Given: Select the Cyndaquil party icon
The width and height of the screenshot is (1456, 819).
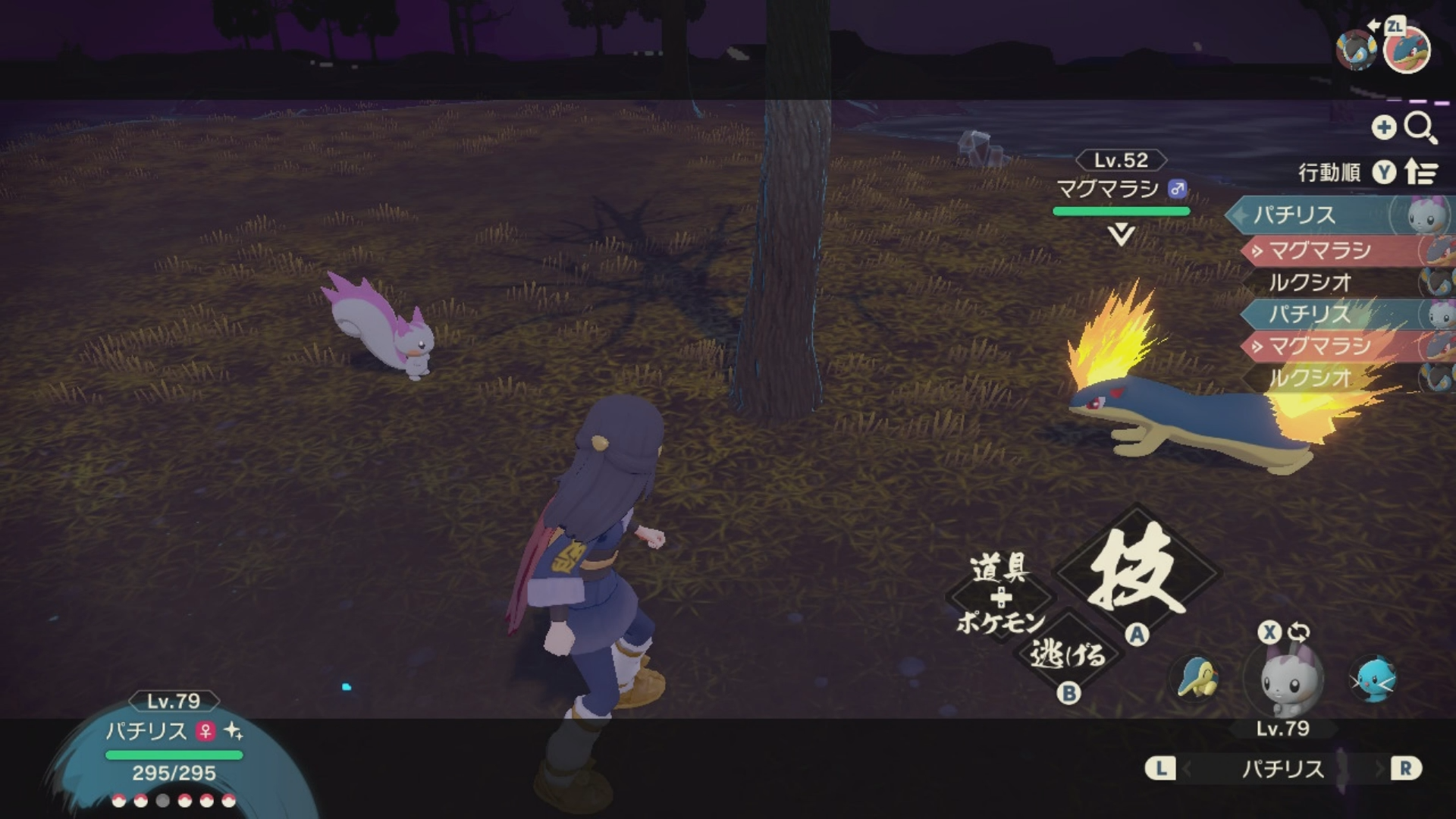Looking at the screenshot, I should 1196,677.
